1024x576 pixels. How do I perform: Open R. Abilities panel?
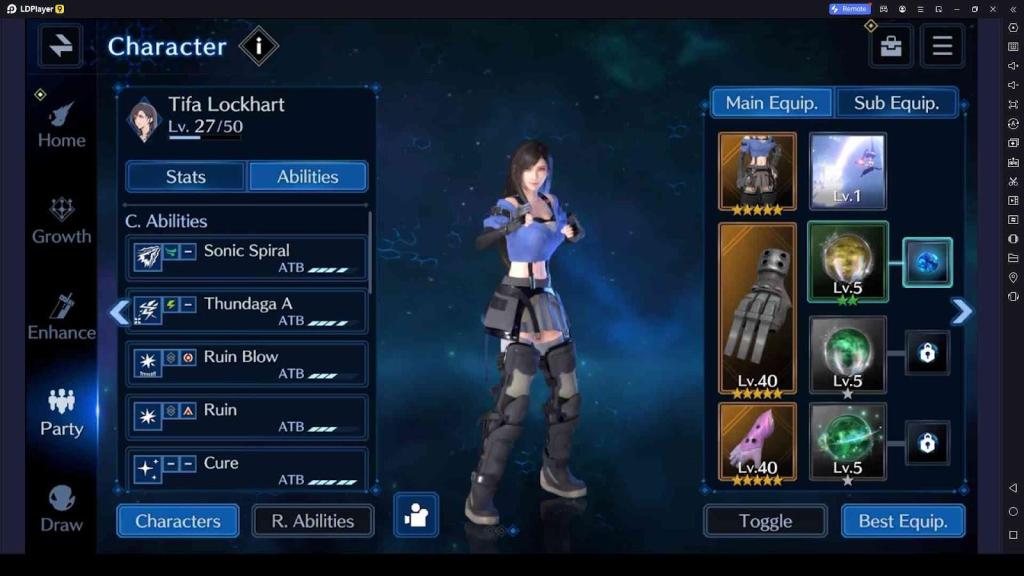pyautogui.click(x=313, y=521)
